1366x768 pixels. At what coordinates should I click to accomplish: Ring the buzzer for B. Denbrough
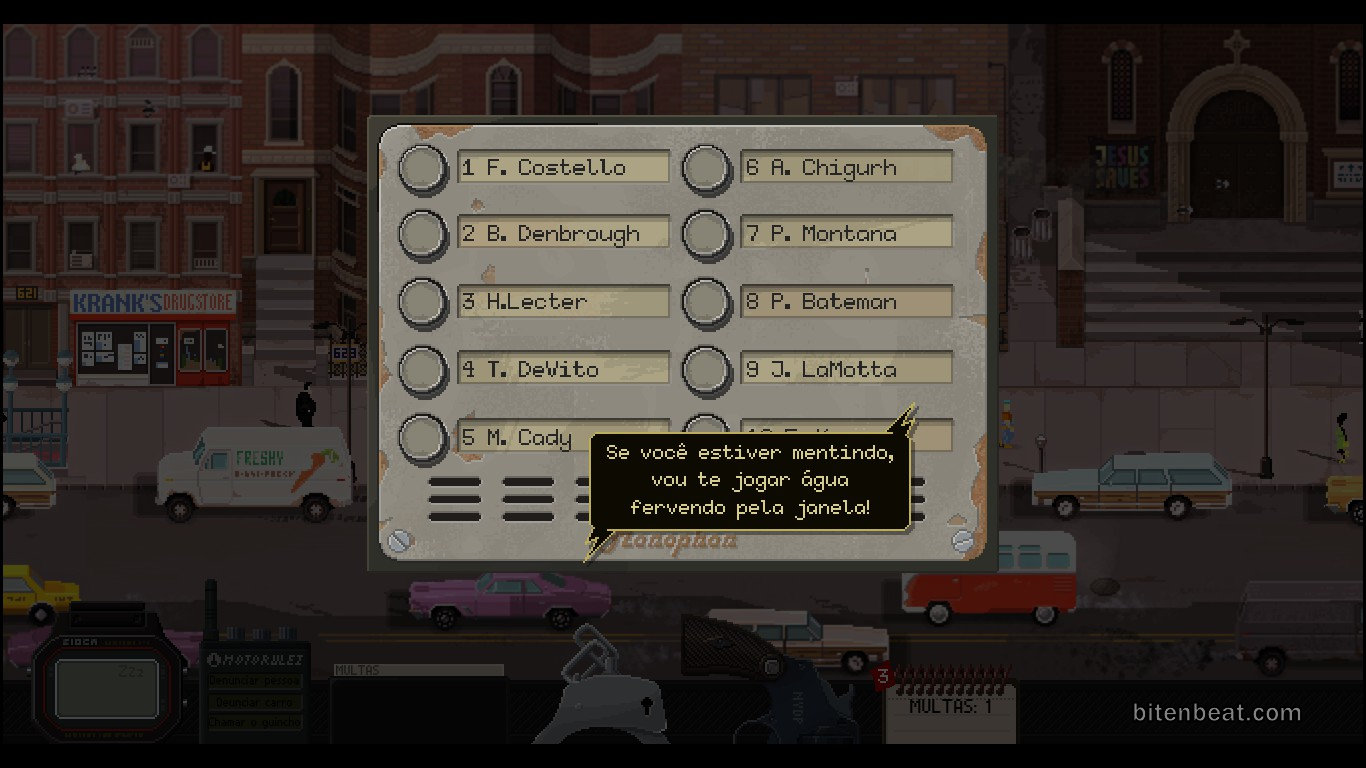point(423,234)
